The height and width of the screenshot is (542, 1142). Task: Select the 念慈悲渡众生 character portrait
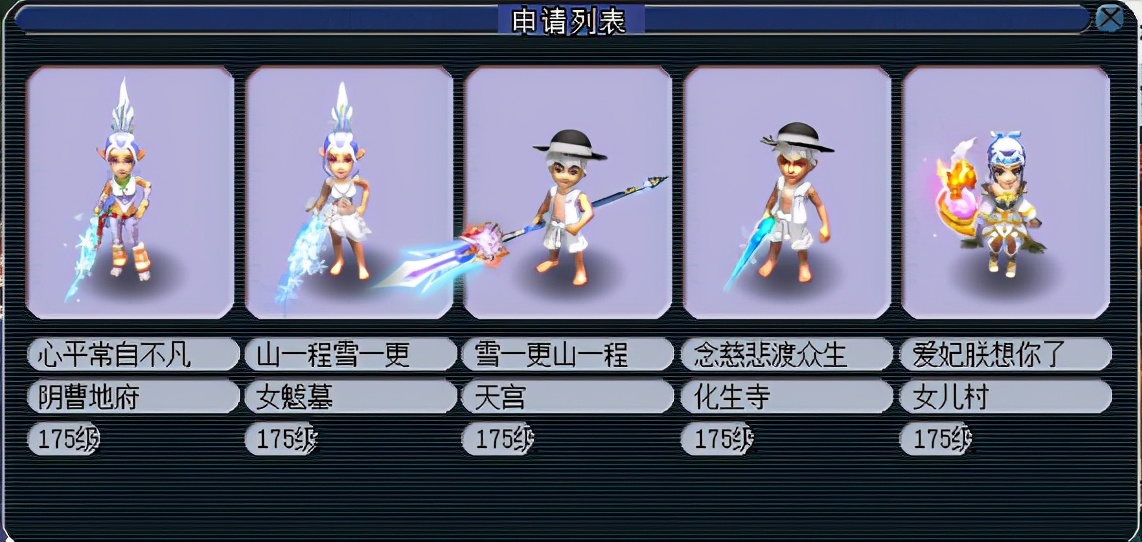pyautogui.click(x=787, y=192)
